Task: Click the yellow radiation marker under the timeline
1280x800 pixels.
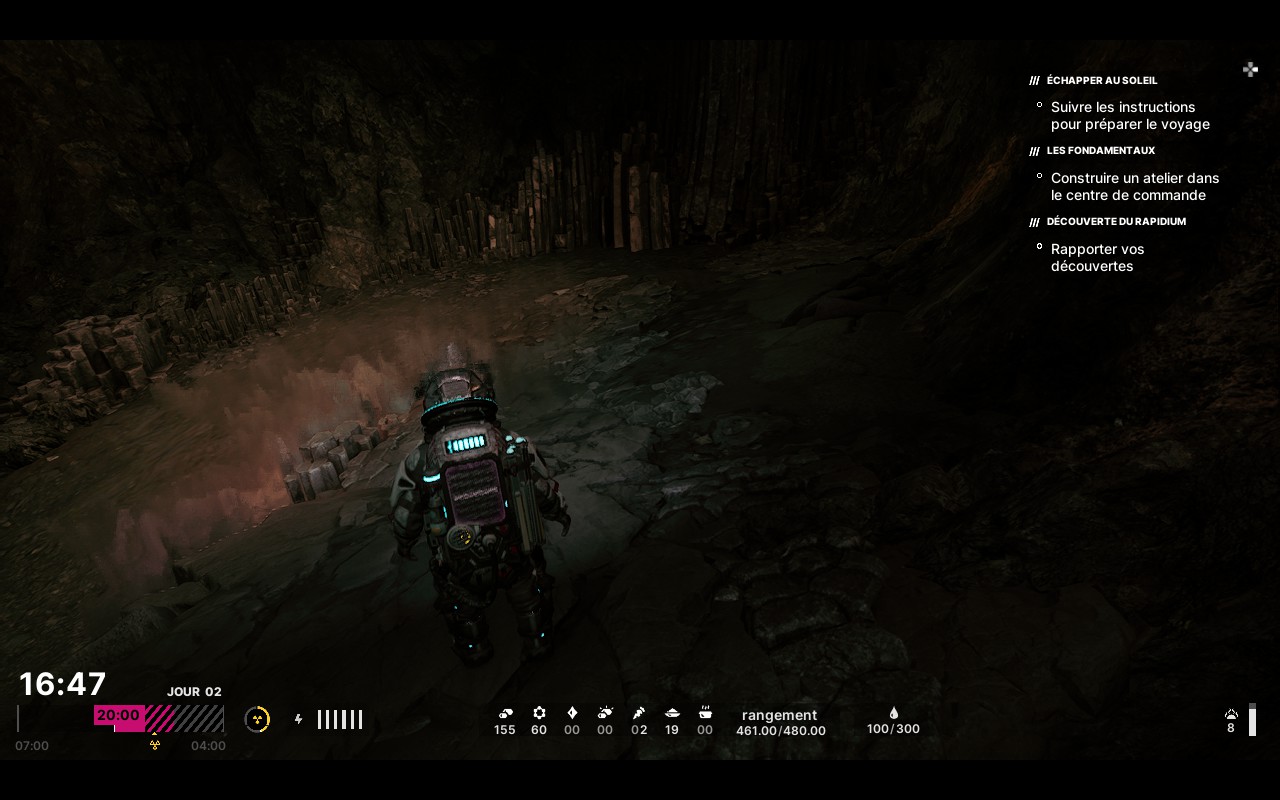Action: (155, 744)
